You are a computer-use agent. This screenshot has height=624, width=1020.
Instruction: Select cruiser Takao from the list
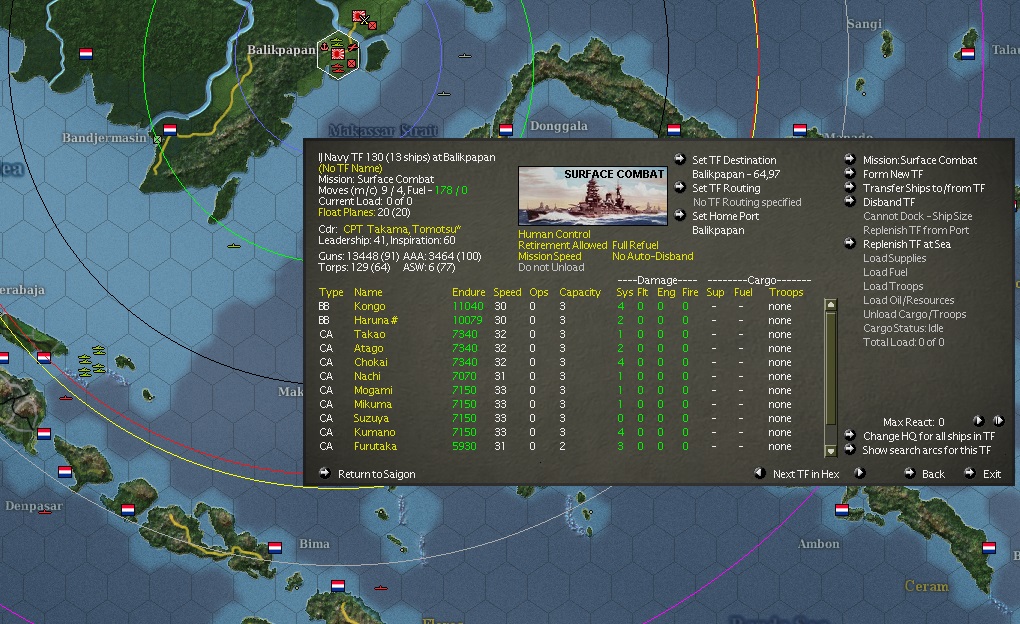[369, 334]
